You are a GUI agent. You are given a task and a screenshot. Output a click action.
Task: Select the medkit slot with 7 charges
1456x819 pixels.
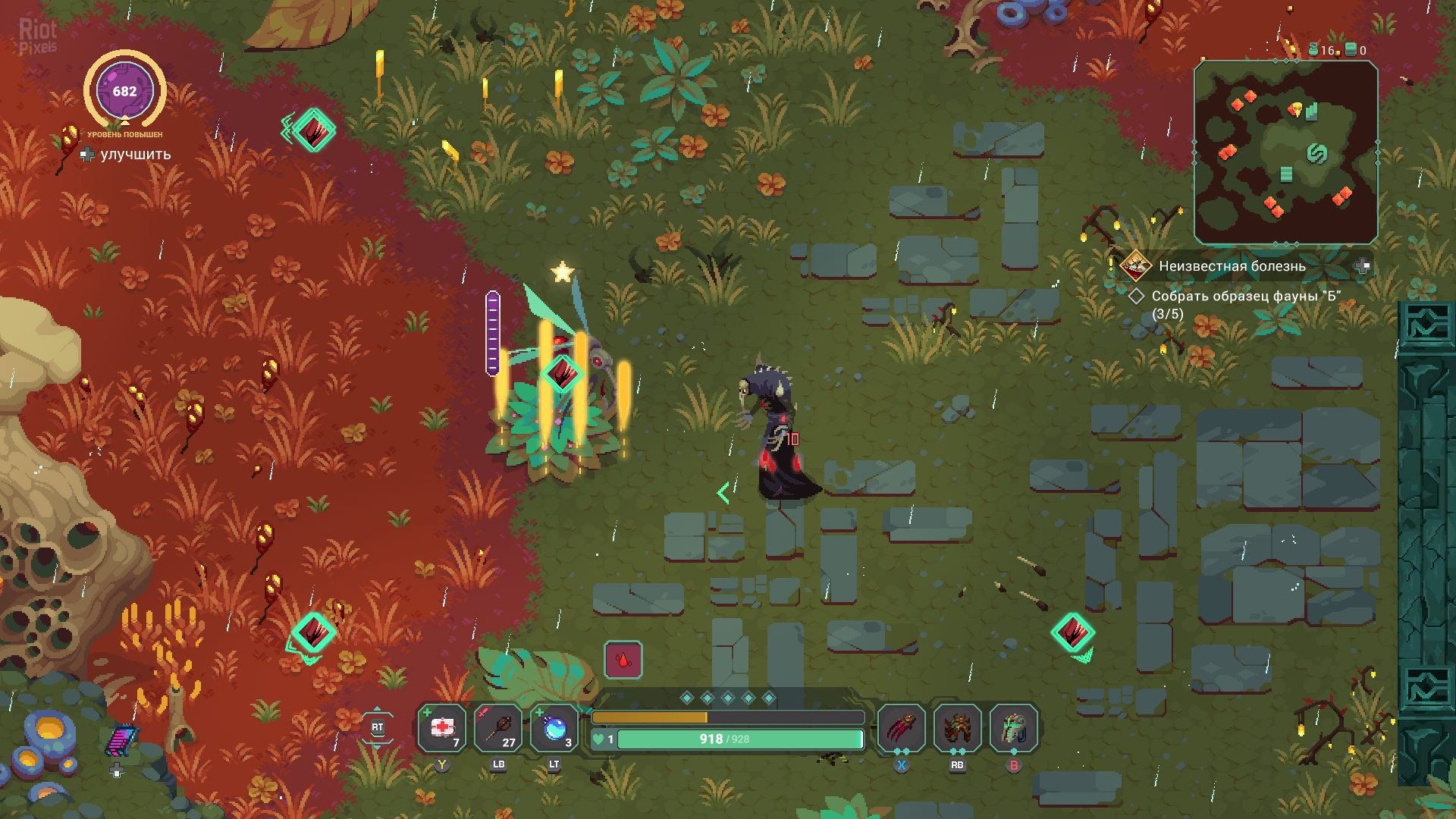coord(441,729)
